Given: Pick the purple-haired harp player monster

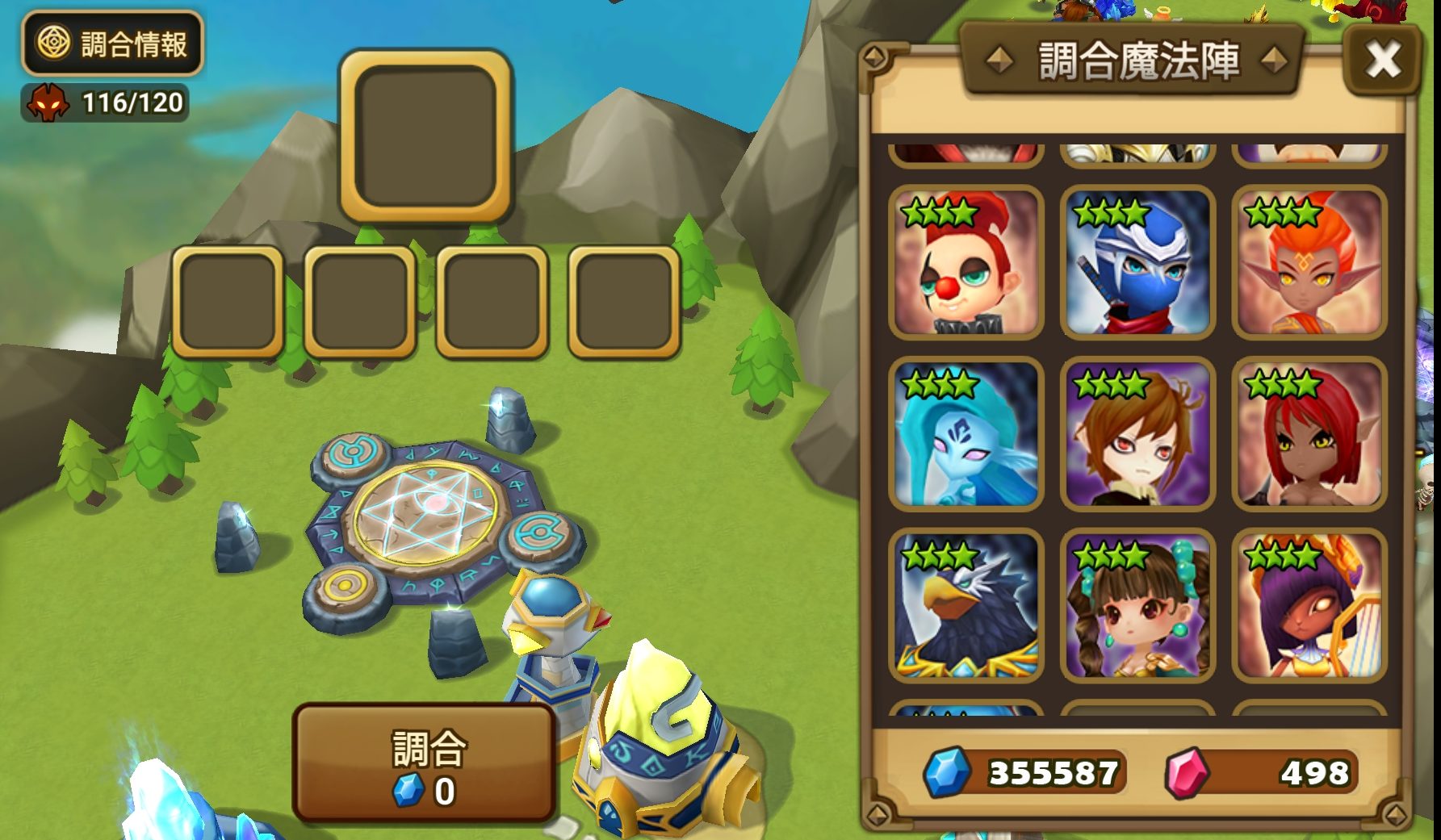Looking at the screenshot, I should tap(1309, 605).
